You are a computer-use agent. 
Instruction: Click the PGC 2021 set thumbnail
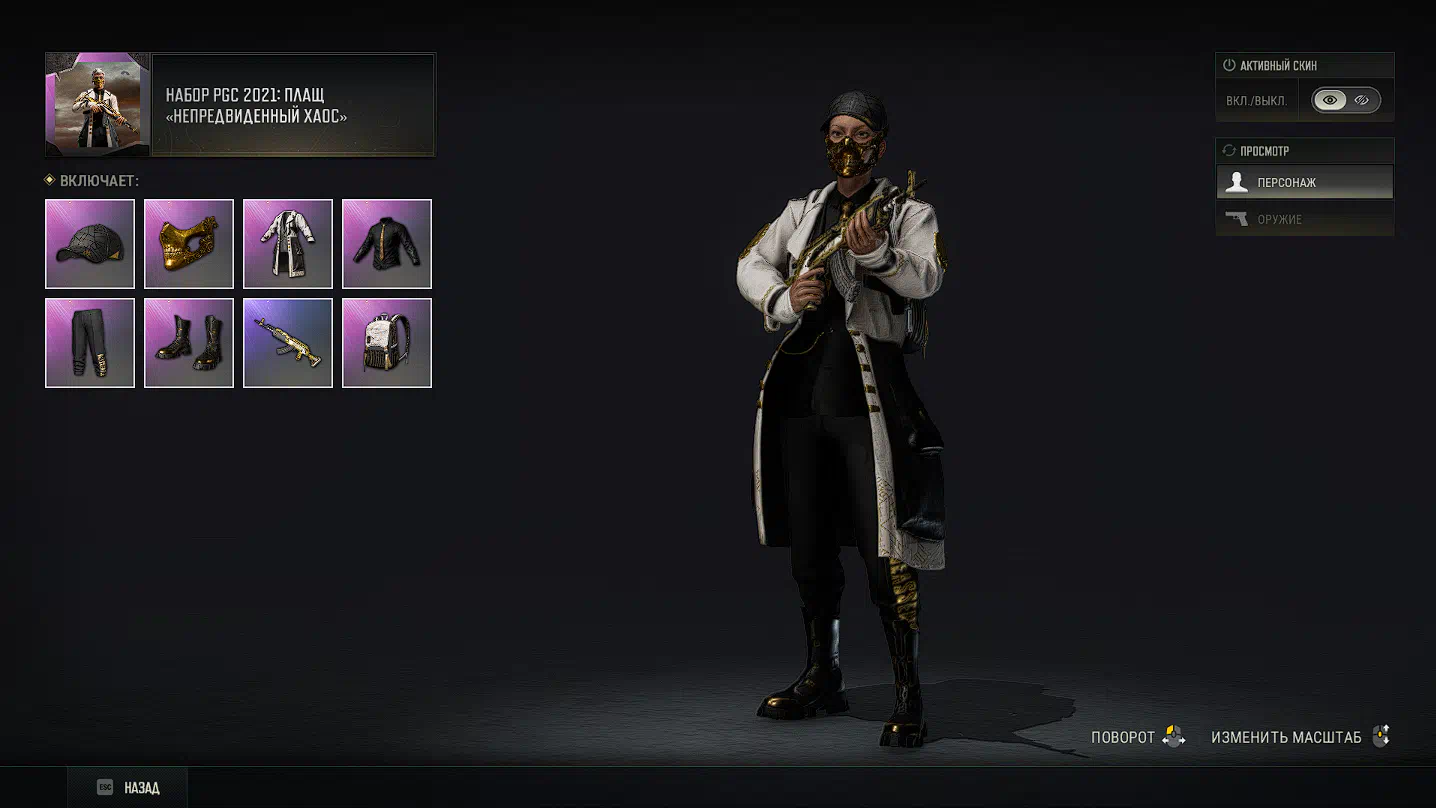98,105
